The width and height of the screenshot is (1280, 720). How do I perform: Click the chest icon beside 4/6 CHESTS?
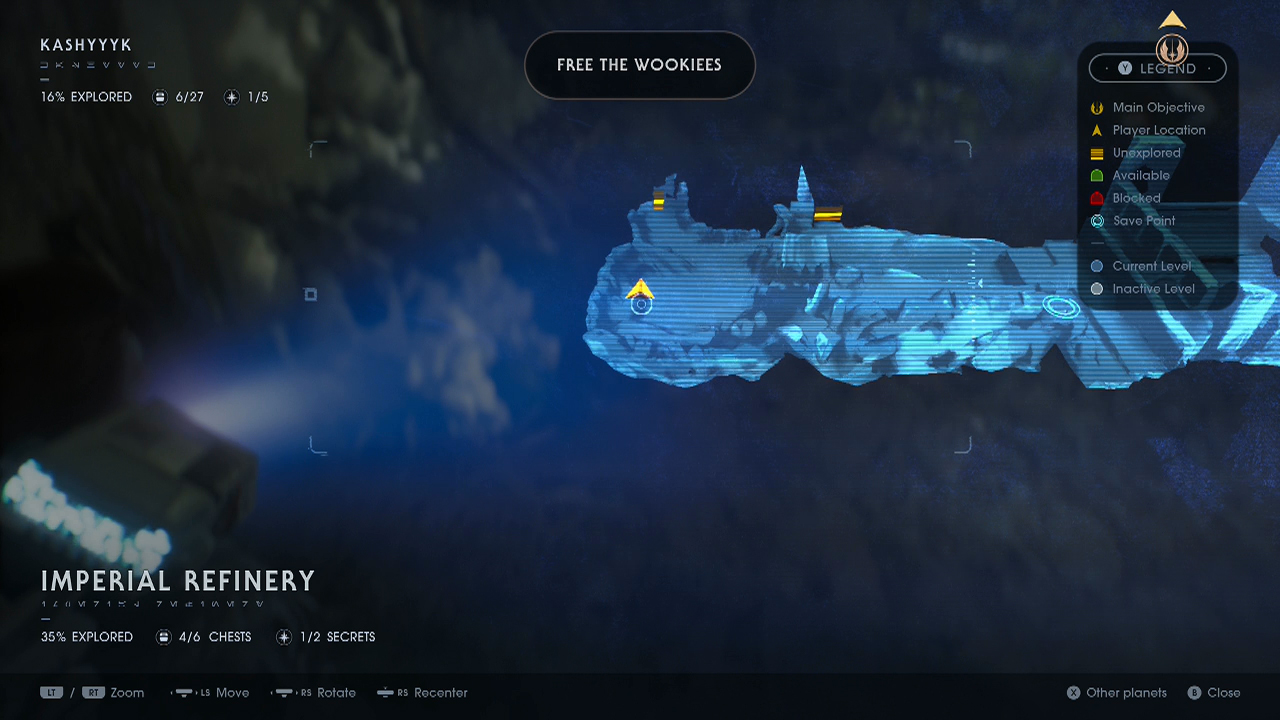tap(163, 636)
